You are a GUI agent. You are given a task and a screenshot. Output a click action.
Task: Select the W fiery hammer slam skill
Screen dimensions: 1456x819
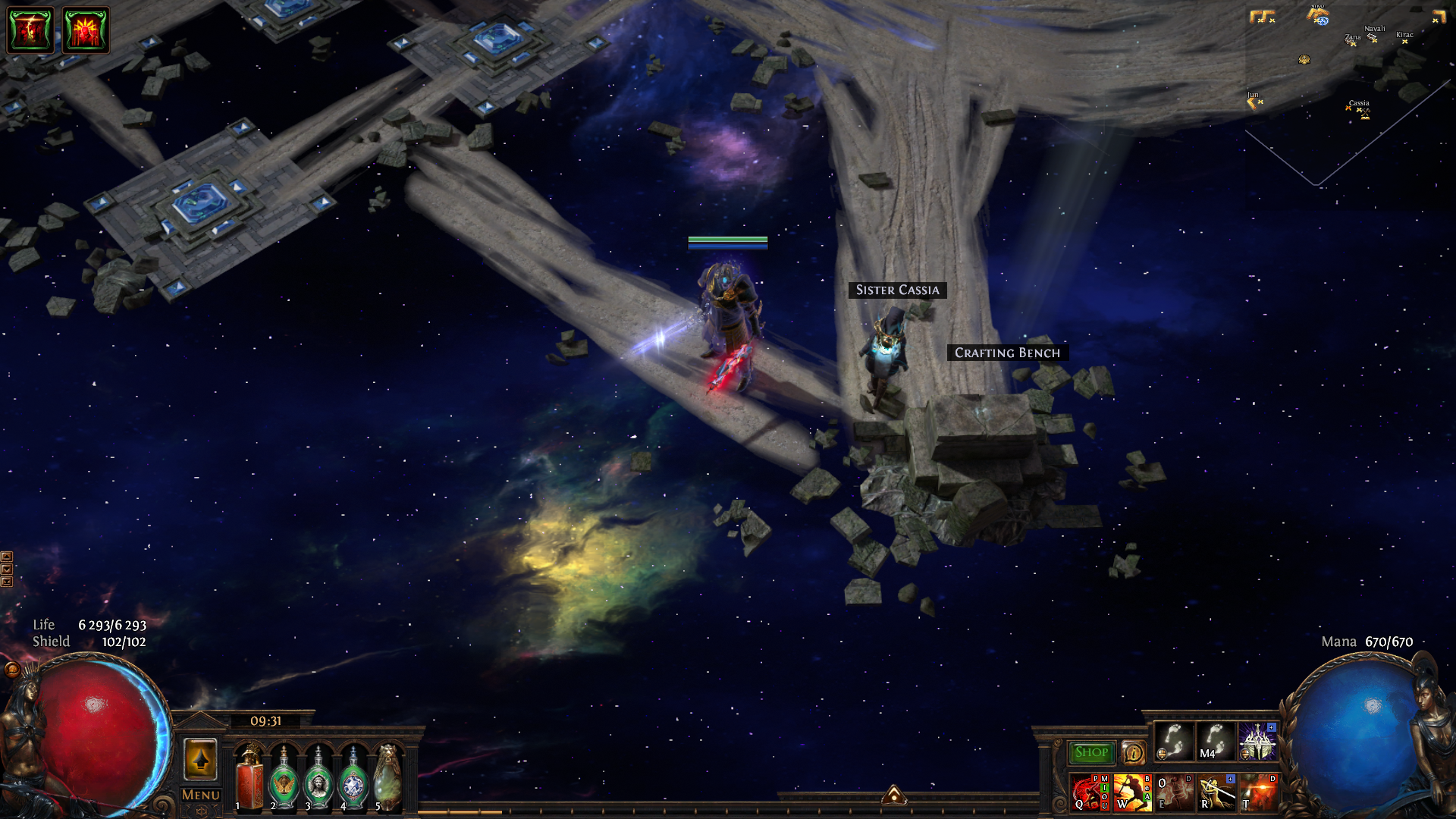[x=1132, y=792]
